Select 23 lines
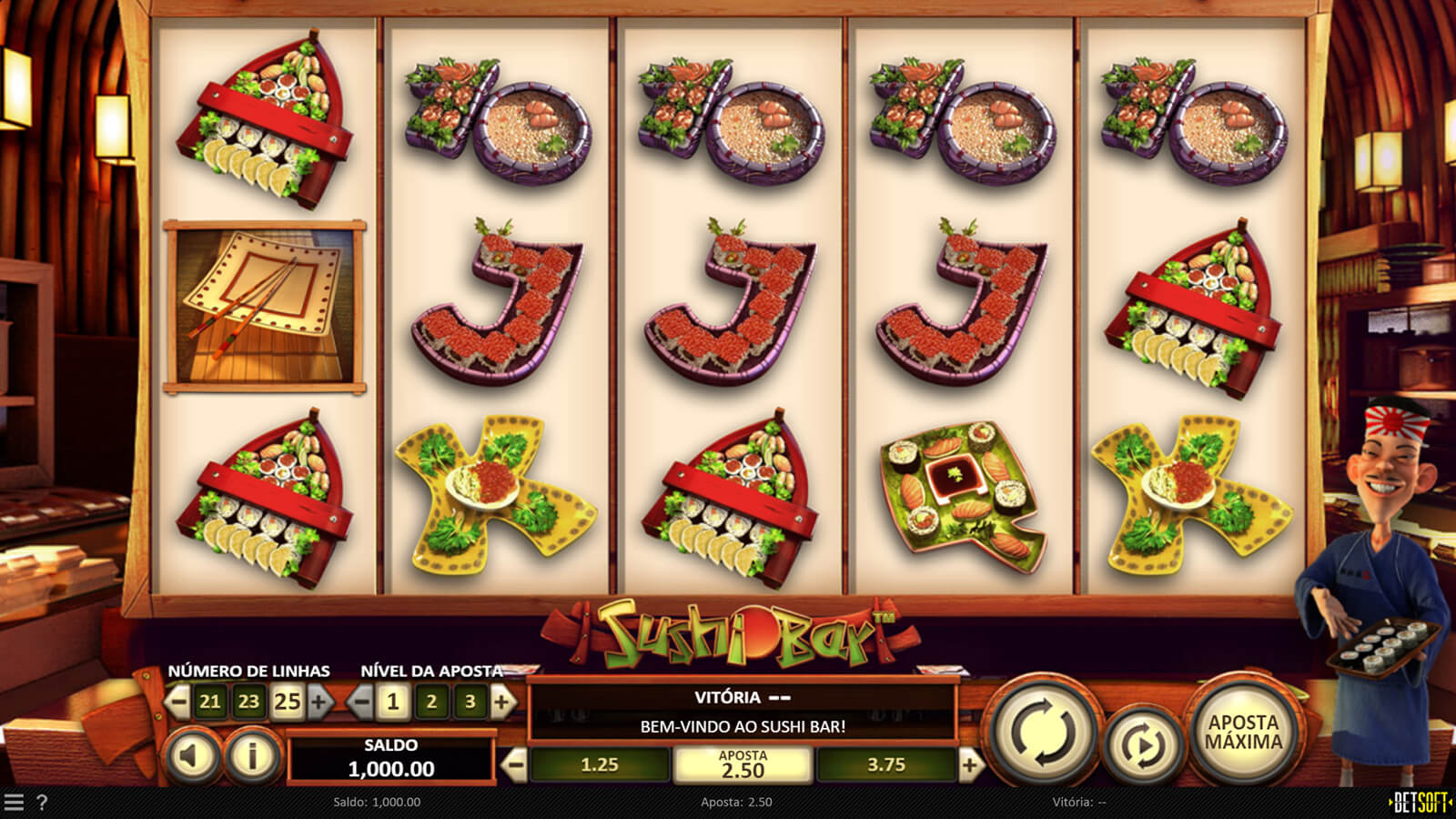This screenshot has height=819, width=1456. pos(248,702)
